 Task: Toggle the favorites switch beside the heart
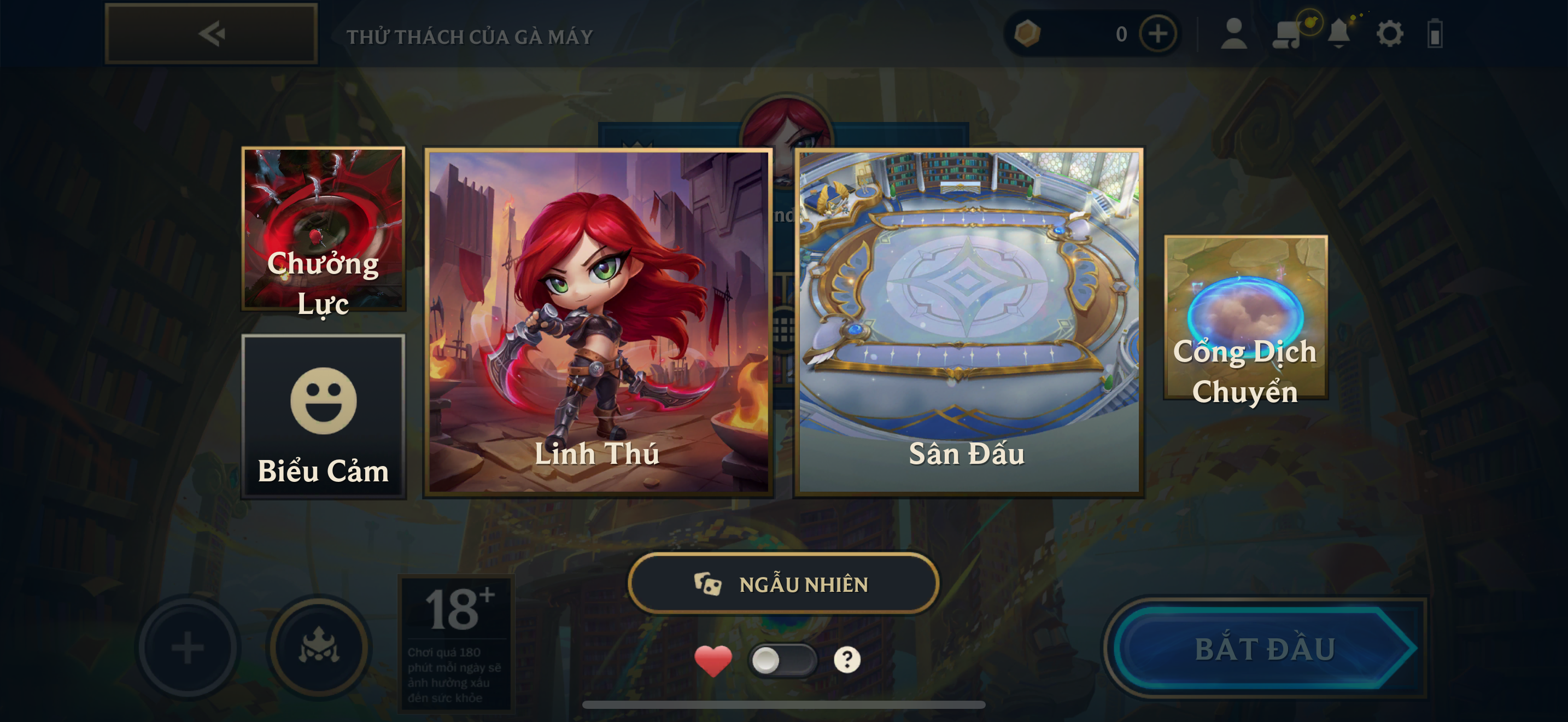pyautogui.click(x=782, y=660)
